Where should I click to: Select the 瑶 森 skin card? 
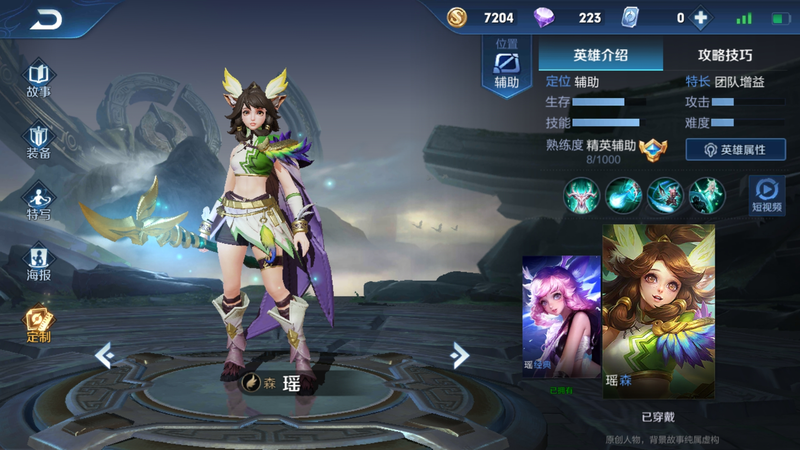[x=658, y=312]
